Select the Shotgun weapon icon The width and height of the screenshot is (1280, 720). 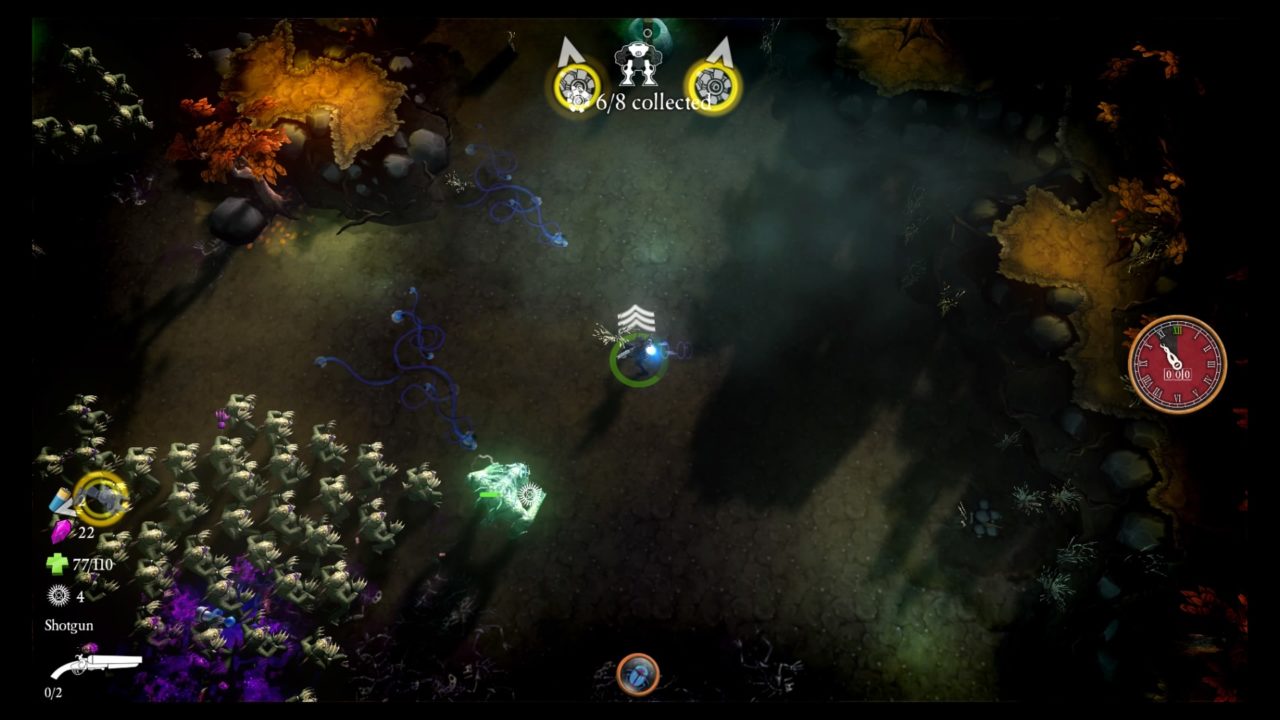coord(96,663)
